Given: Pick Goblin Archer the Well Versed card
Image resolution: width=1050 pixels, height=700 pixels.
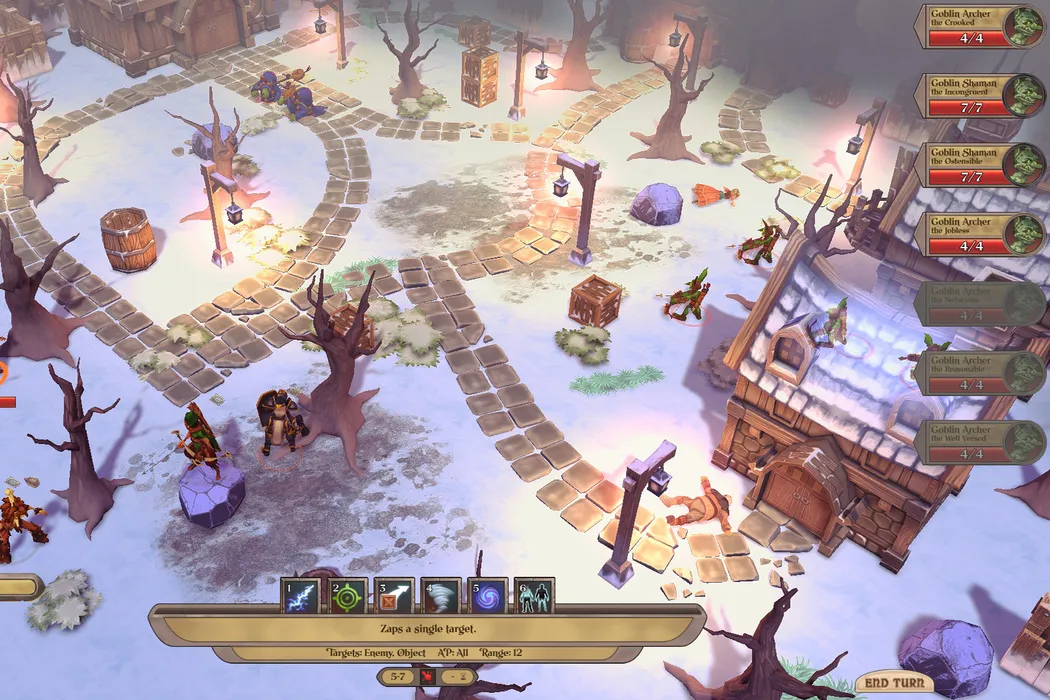Looking at the screenshot, I should pos(975,441).
